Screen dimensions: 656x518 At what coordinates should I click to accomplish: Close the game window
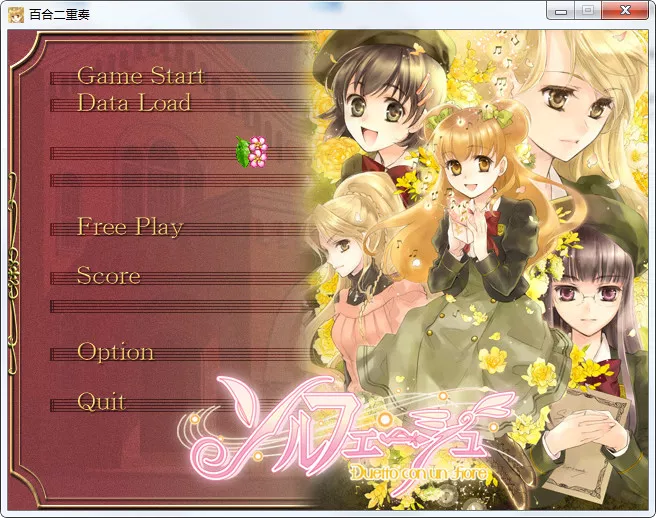click(627, 10)
